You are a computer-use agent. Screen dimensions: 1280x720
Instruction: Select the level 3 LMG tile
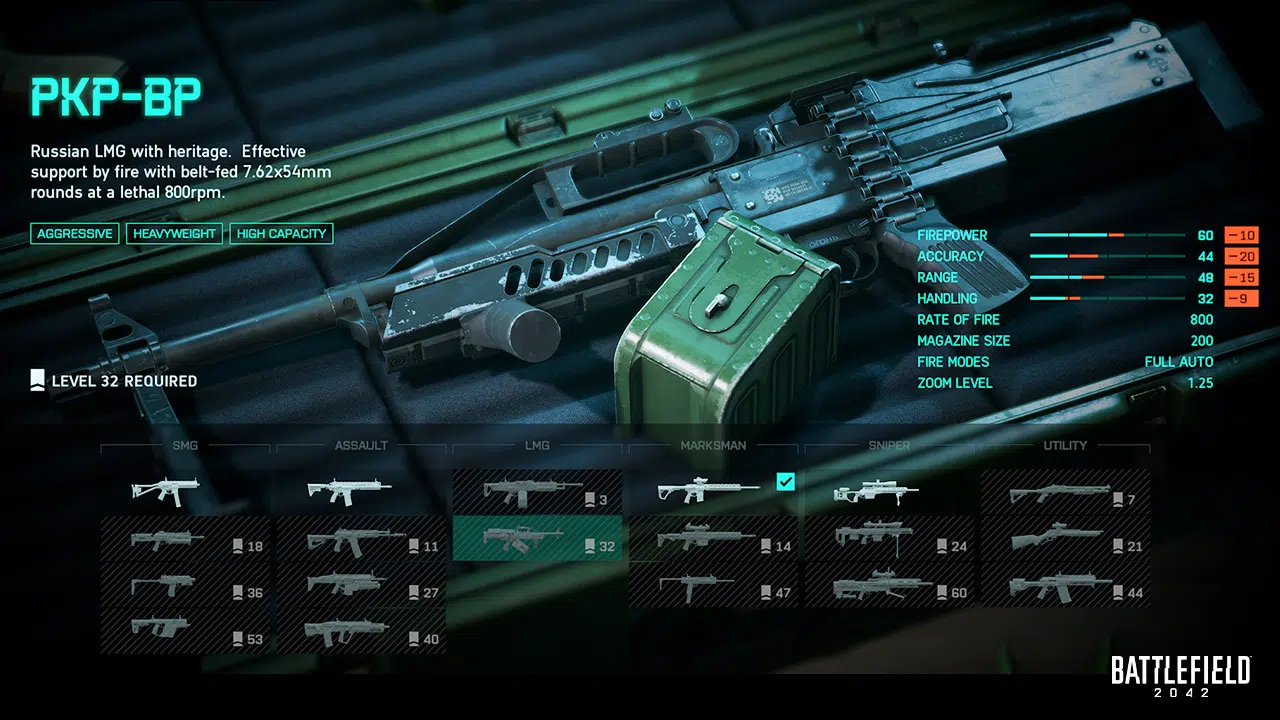[x=537, y=491]
